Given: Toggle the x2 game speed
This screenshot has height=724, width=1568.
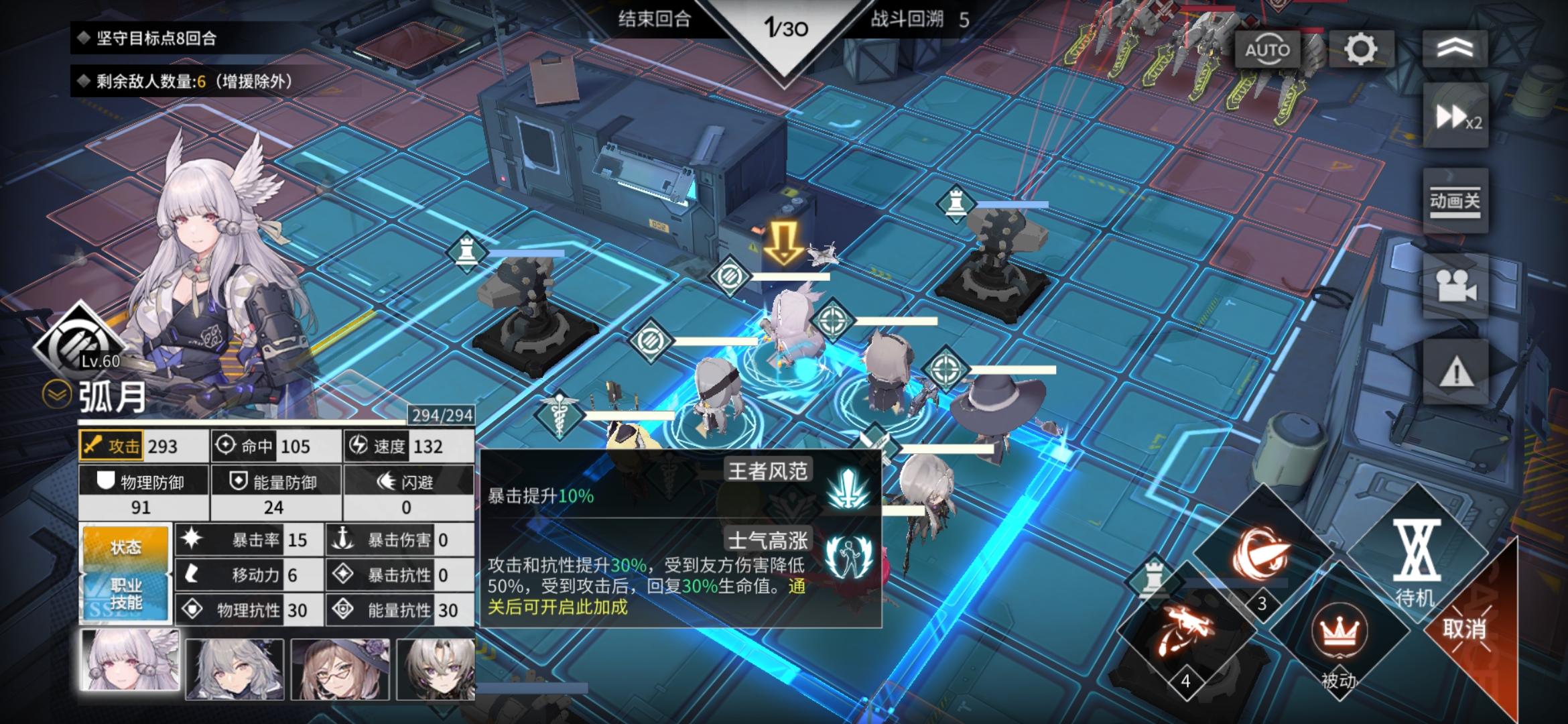Looking at the screenshot, I should pos(1455,115).
